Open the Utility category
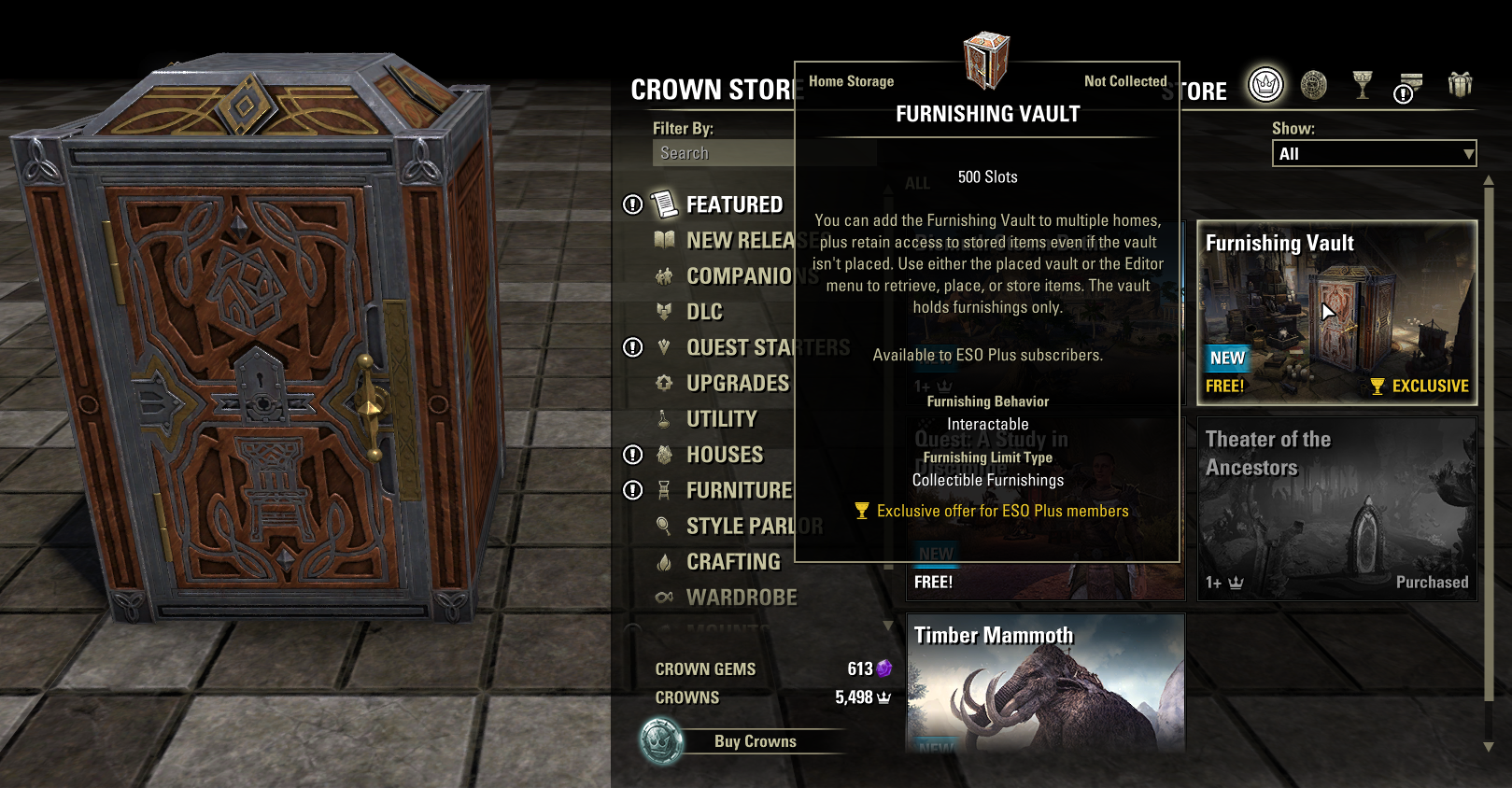This screenshot has height=788, width=1512. (721, 419)
